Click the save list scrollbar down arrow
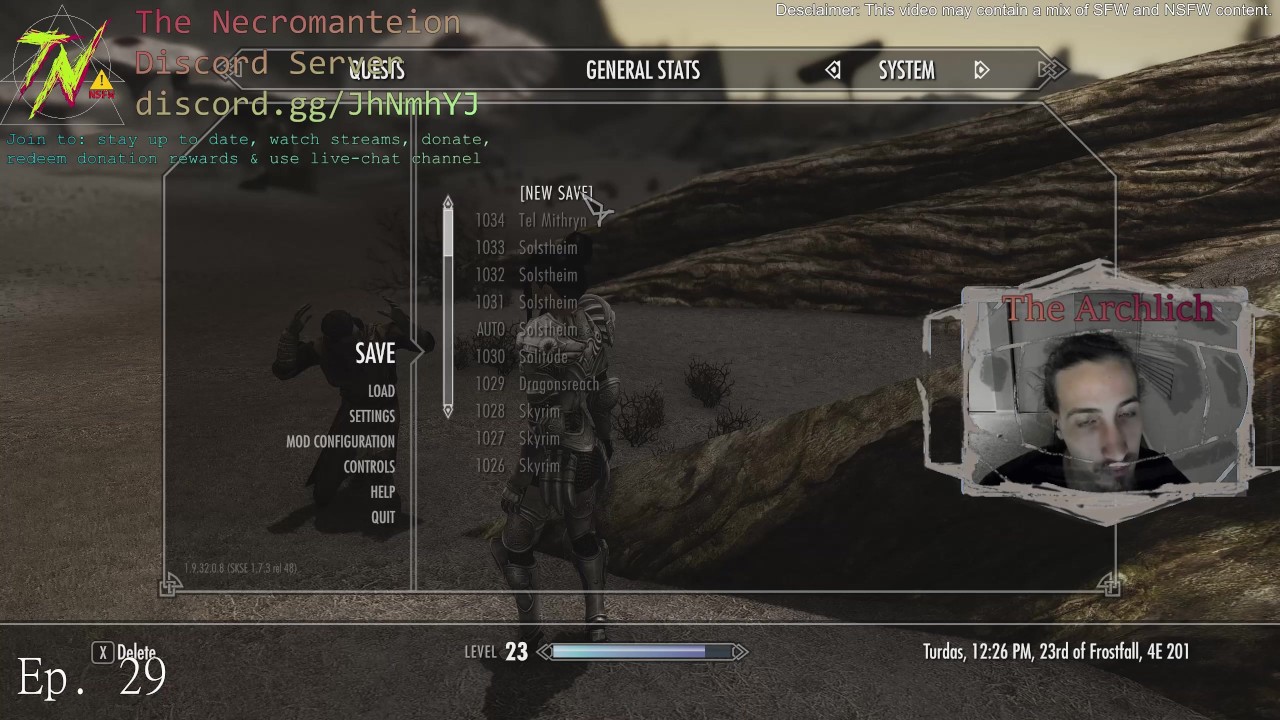This screenshot has height=720, width=1280. (x=448, y=410)
